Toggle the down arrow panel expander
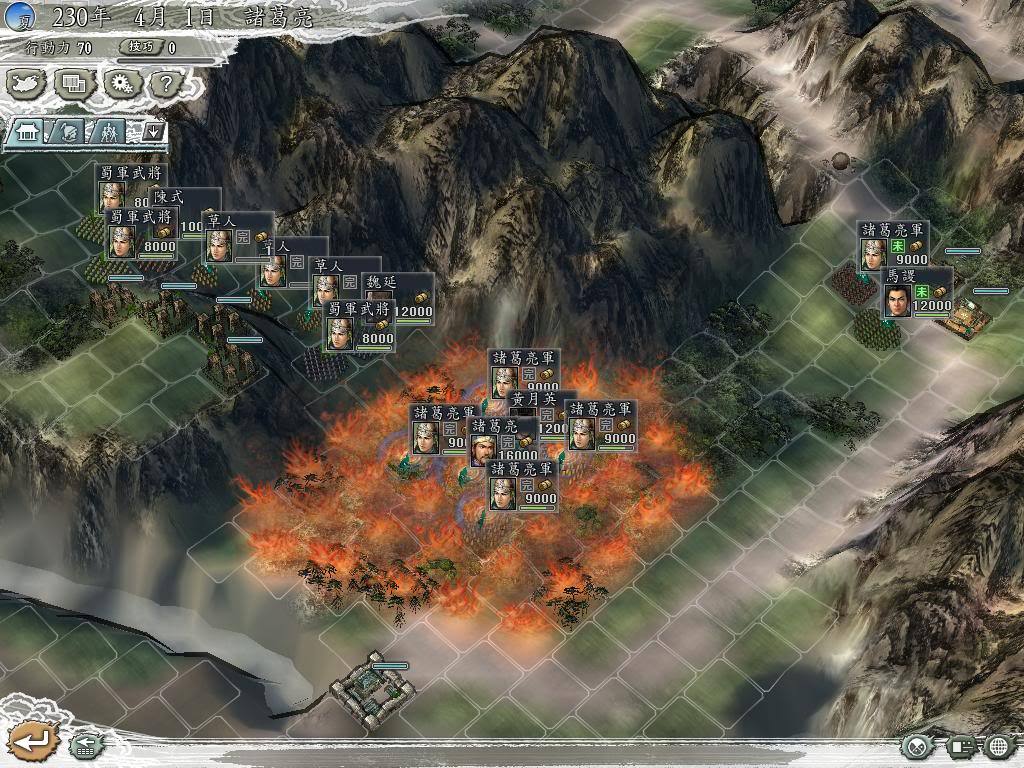This screenshot has width=1024, height=768. click(x=153, y=131)
